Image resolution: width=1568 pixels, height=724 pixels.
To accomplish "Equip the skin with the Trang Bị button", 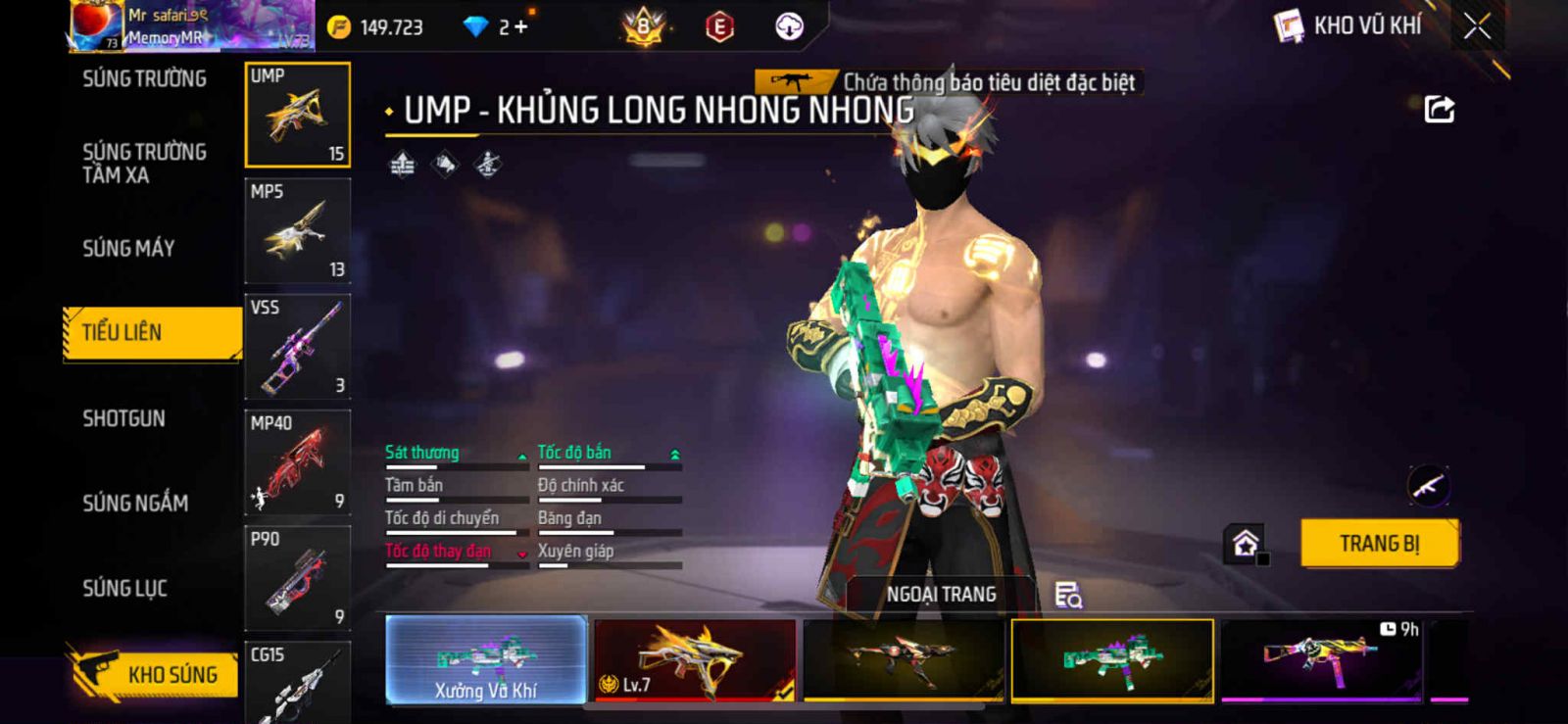I will click(1379, 544).
